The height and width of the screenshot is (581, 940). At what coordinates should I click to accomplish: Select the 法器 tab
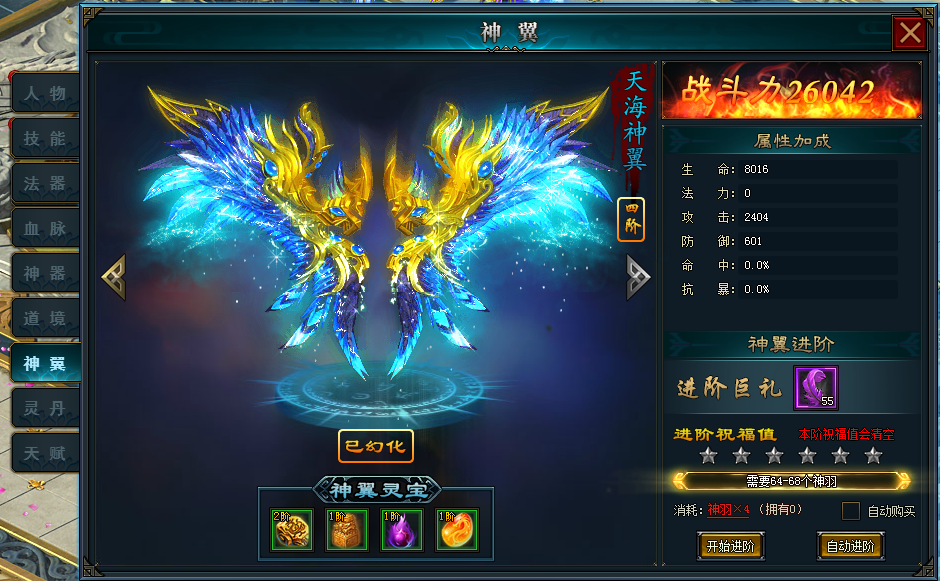(x=45, y=184)
